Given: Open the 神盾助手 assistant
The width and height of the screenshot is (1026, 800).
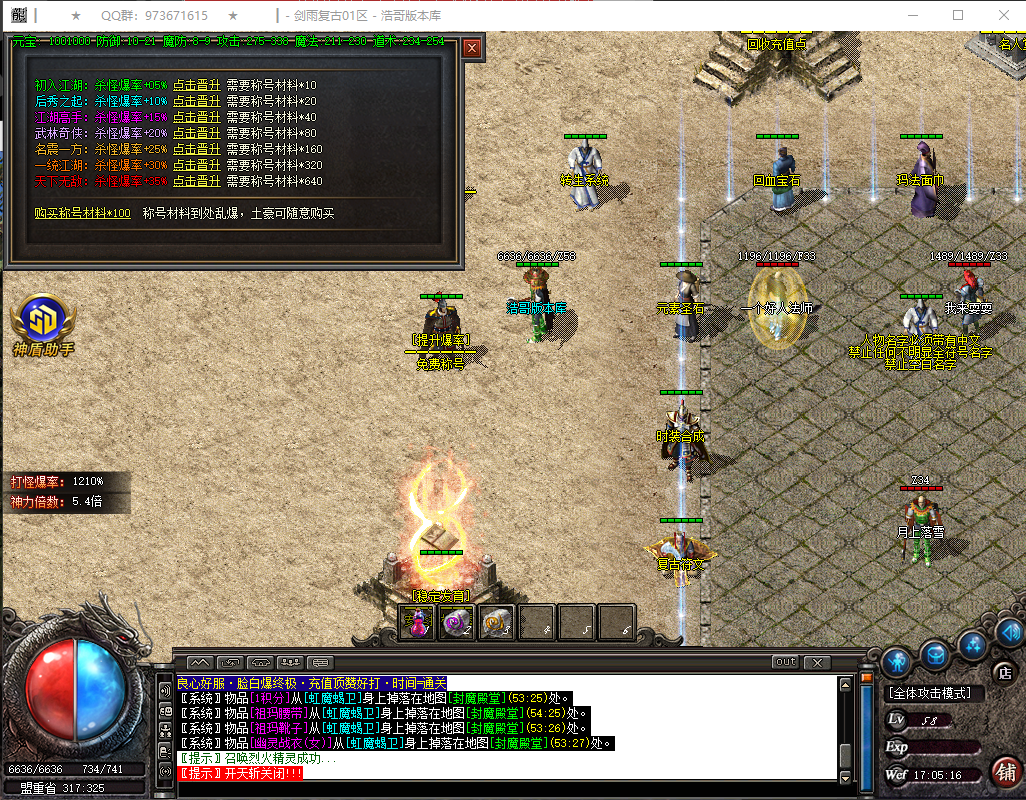Looking at the screenshot, I should tap(43, 322).
